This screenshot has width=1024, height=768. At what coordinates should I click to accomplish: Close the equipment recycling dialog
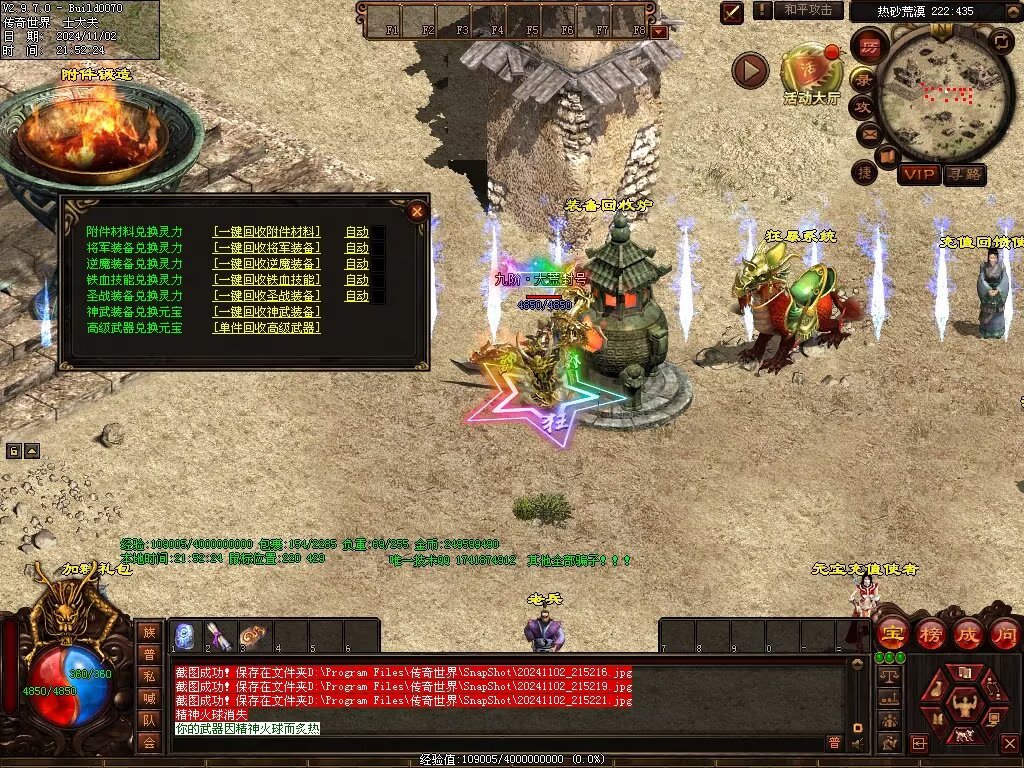[x=417, y=211]
